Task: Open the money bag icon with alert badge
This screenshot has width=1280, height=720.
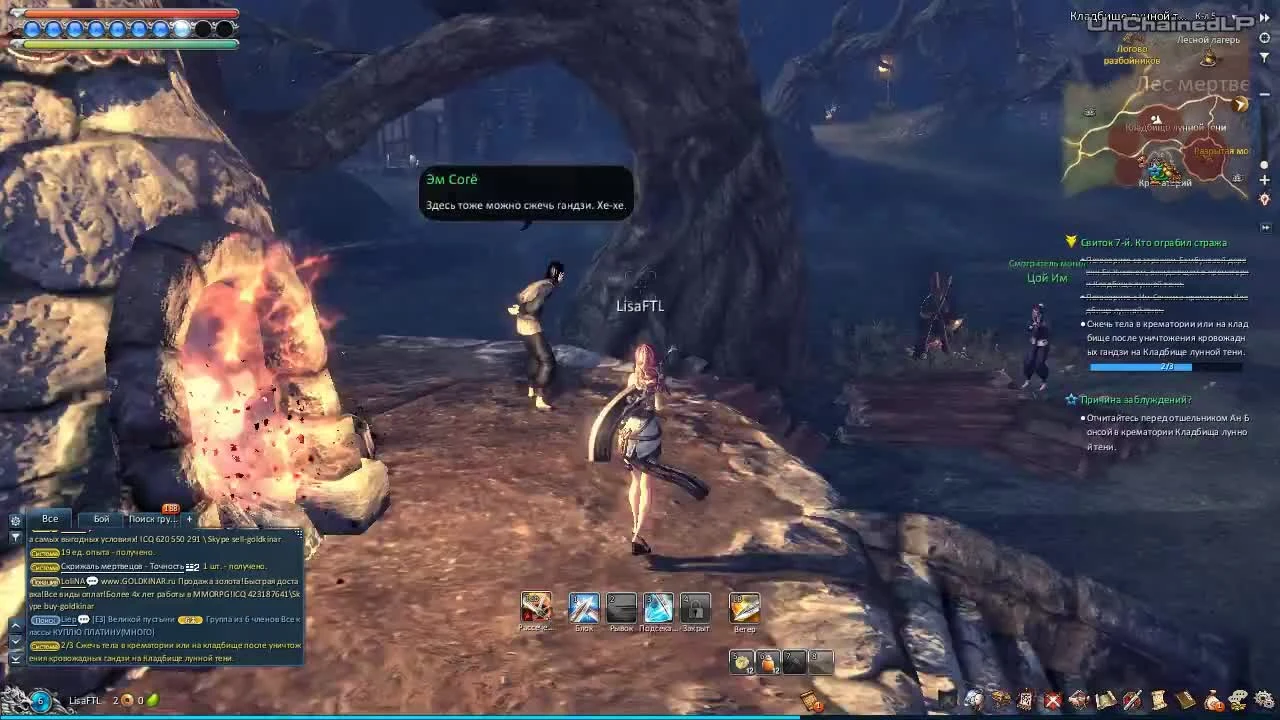Action: click(x=1212, y=700)
